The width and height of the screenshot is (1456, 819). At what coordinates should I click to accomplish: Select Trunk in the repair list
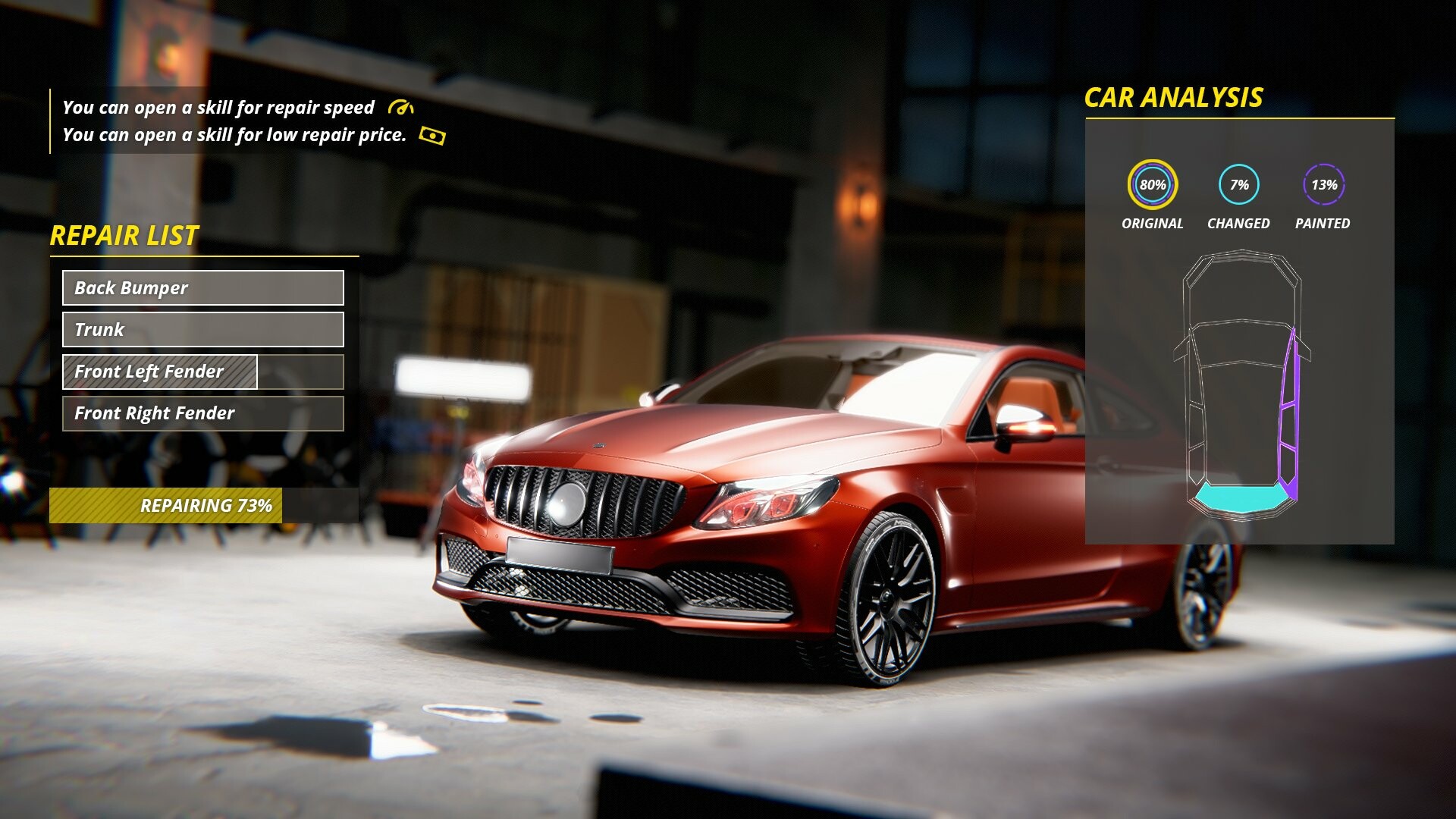202,330
